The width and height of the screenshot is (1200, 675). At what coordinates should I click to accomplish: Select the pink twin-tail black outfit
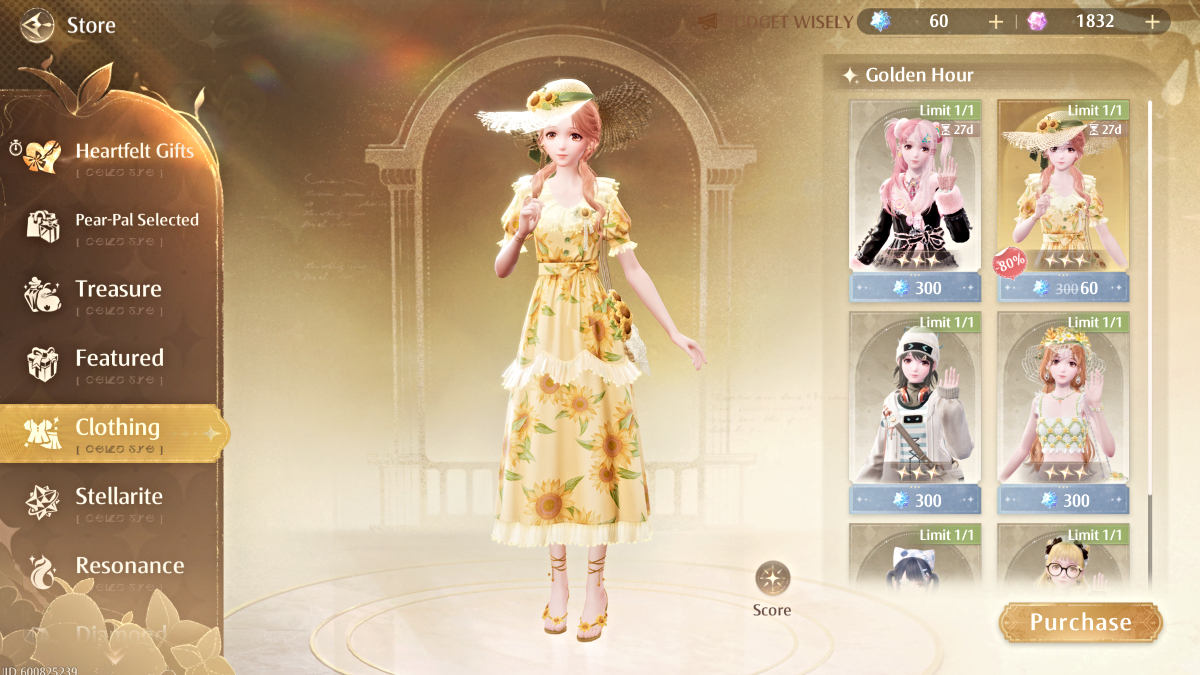pyautogui.click(x=915, y=190)
